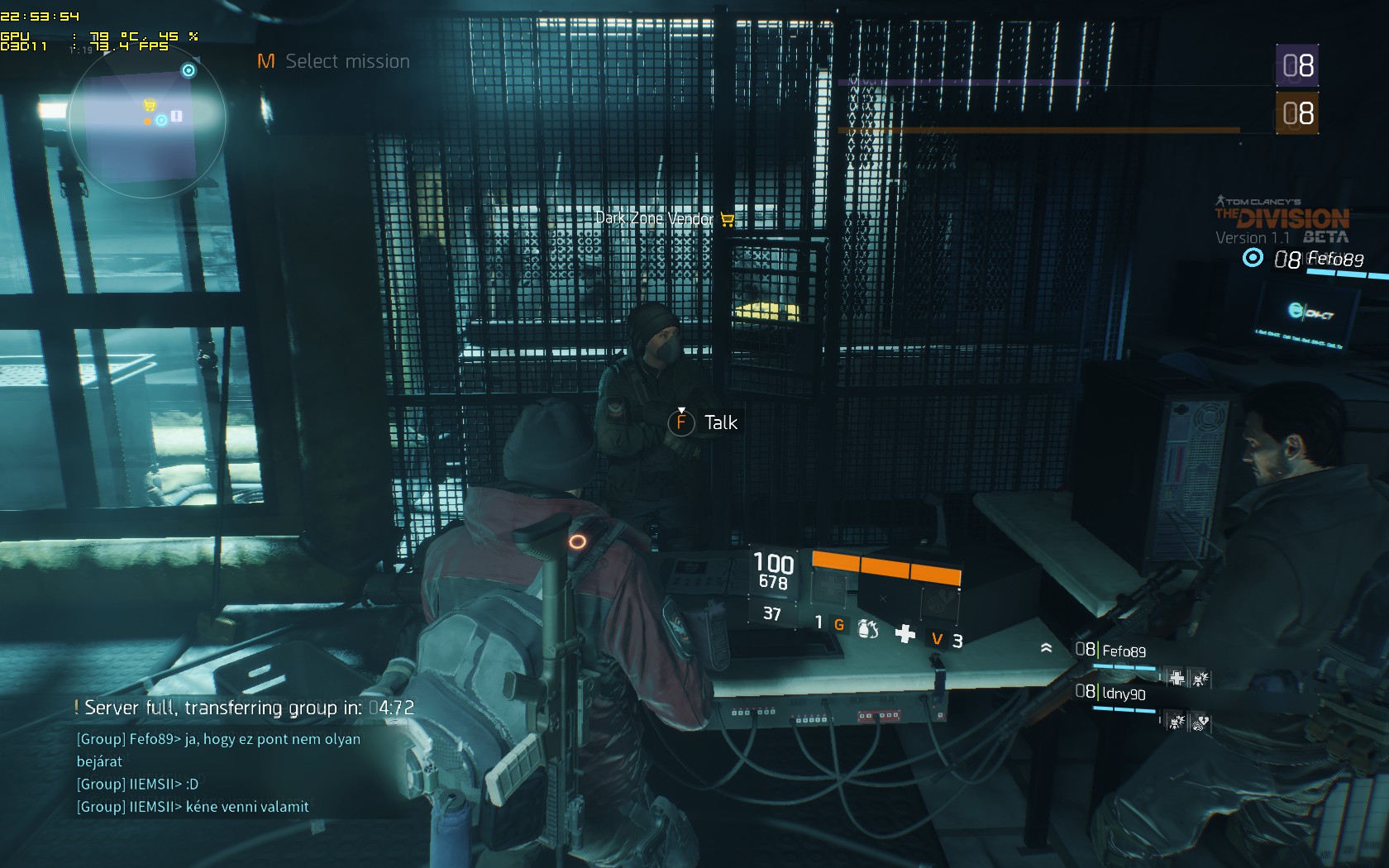Select ldny90 in the group list
Image resolution: width=1389 pixels, height=868 pixels.
pos(1124,694)
